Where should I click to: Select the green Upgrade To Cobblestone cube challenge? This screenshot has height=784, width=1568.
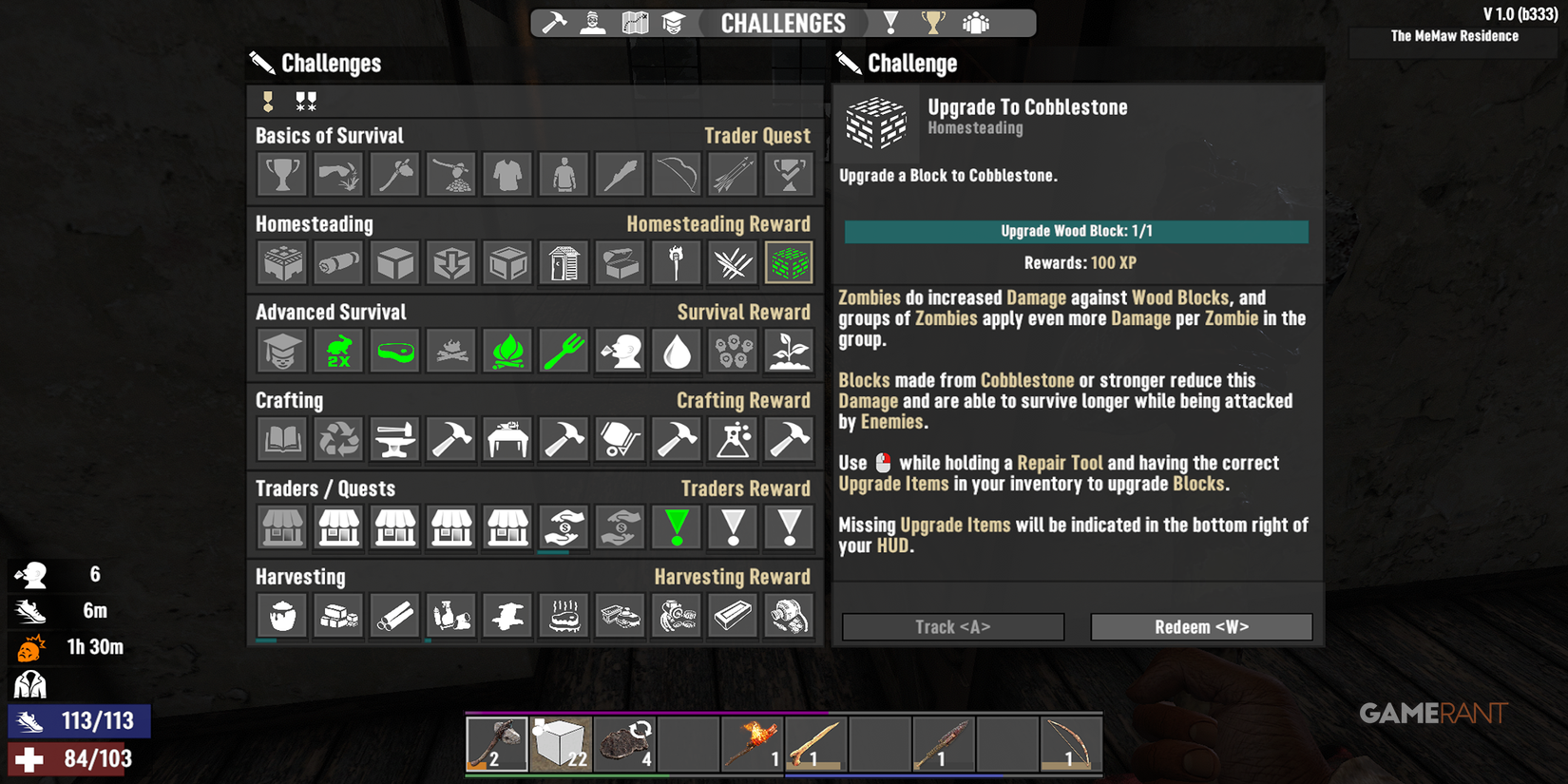[788, 262]
